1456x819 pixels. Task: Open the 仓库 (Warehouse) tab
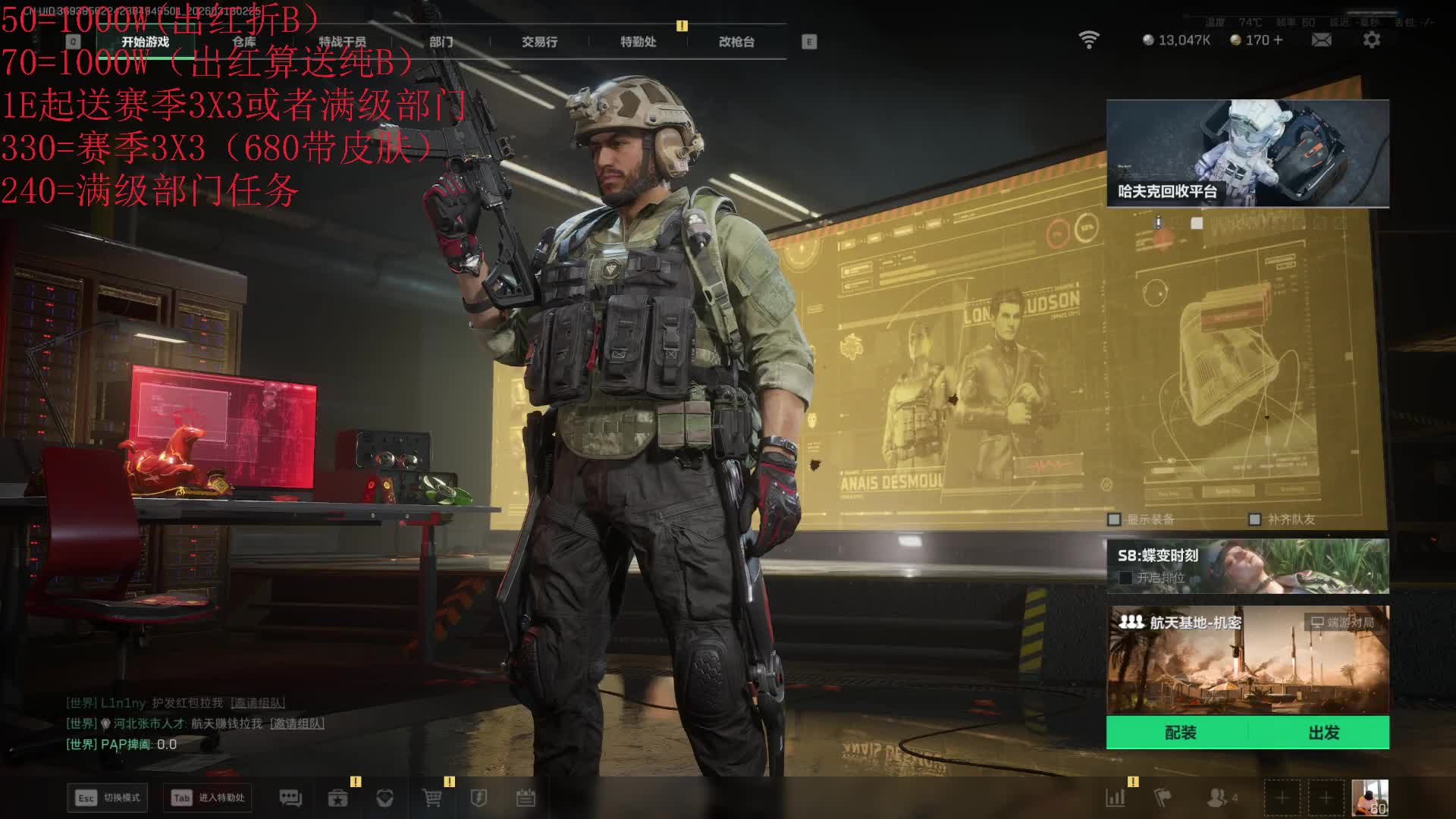tap(244, 42)
